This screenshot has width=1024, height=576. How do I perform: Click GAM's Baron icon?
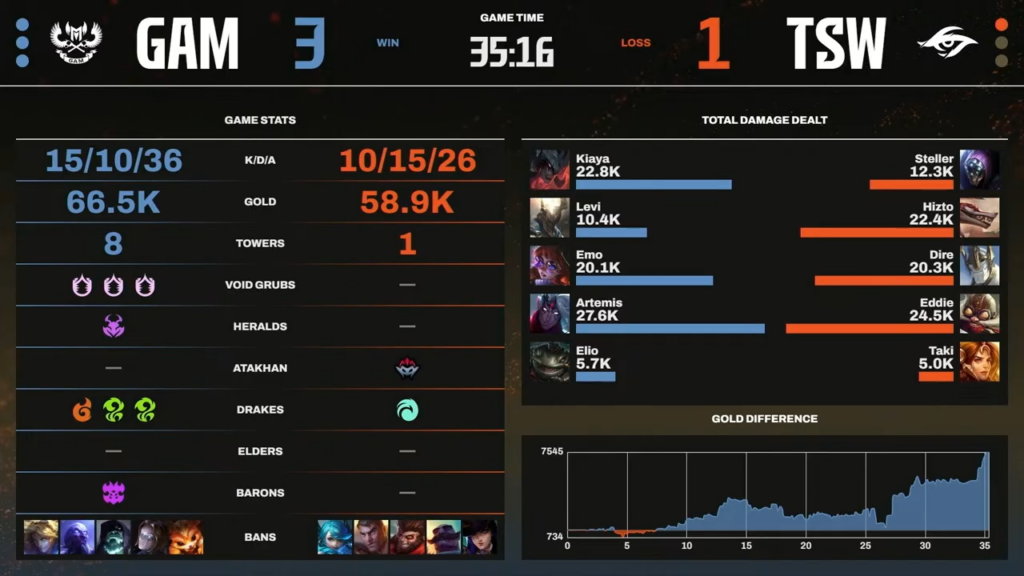pyautogui.click(x=113, y=492)
